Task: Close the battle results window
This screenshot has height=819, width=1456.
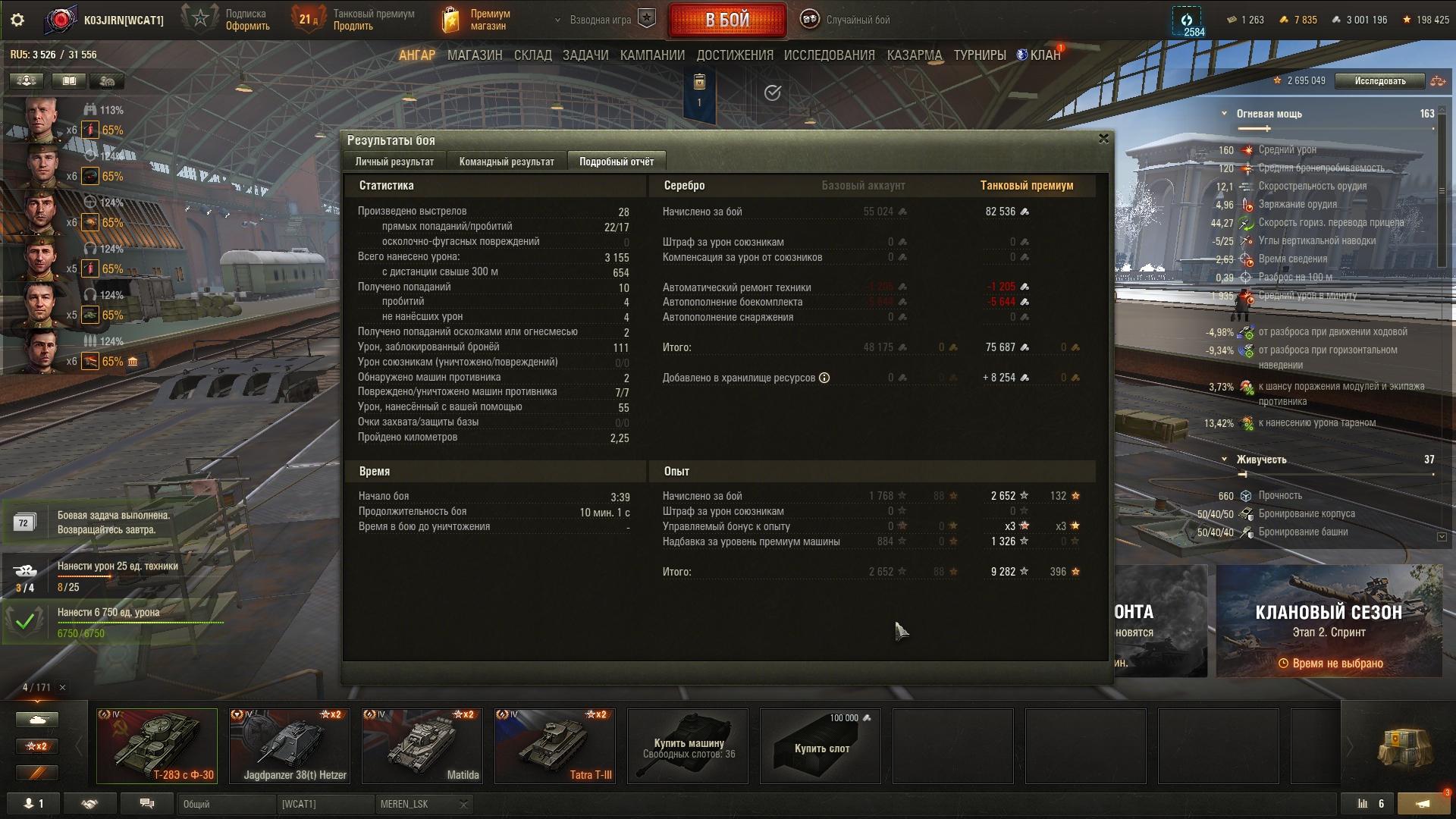Action: pos(1103,139)
